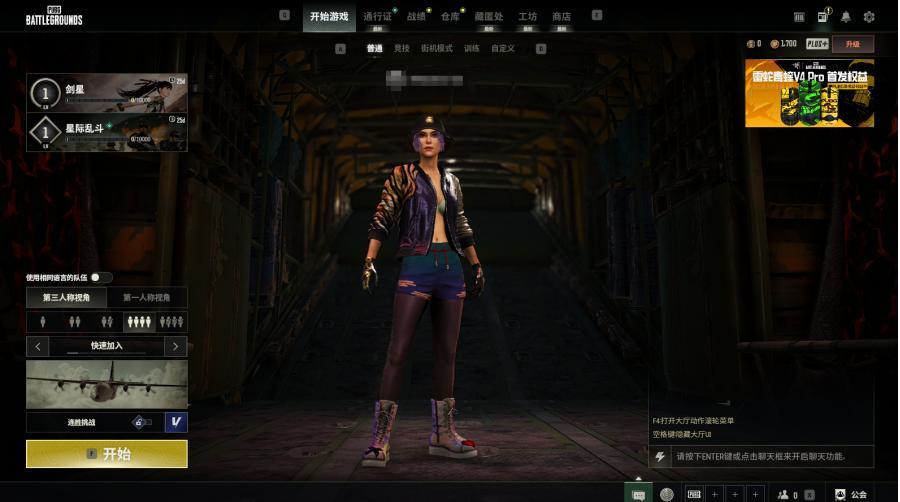Image resolution: width=900 pixels, height=502 pixels.
Task: Open the notifications bell icon
Action: point(846,17)
